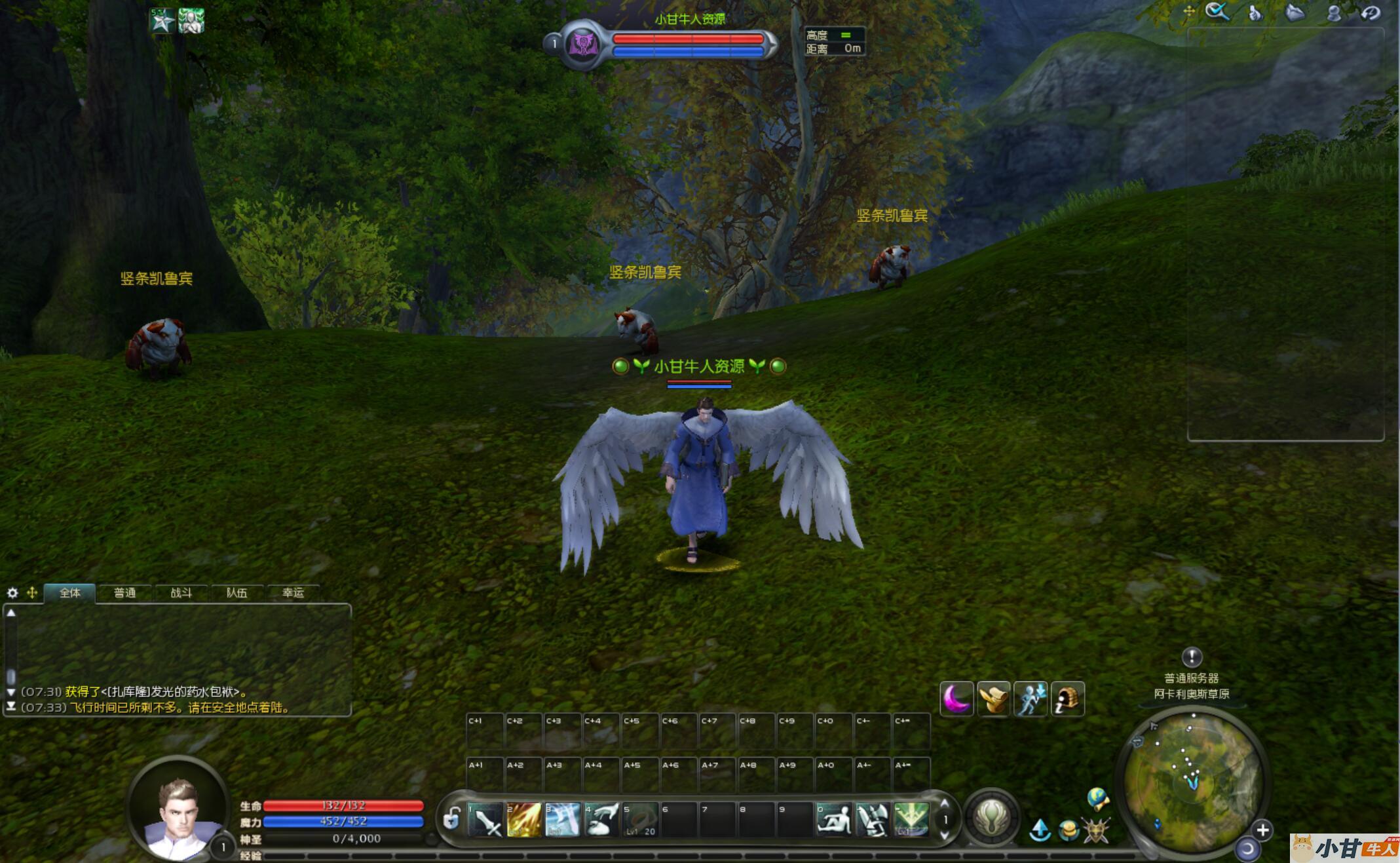The image size is (1400, 863).
Task: Select the 队伍 chat tab
Action: pyautogui.click(x=236, y=593)
